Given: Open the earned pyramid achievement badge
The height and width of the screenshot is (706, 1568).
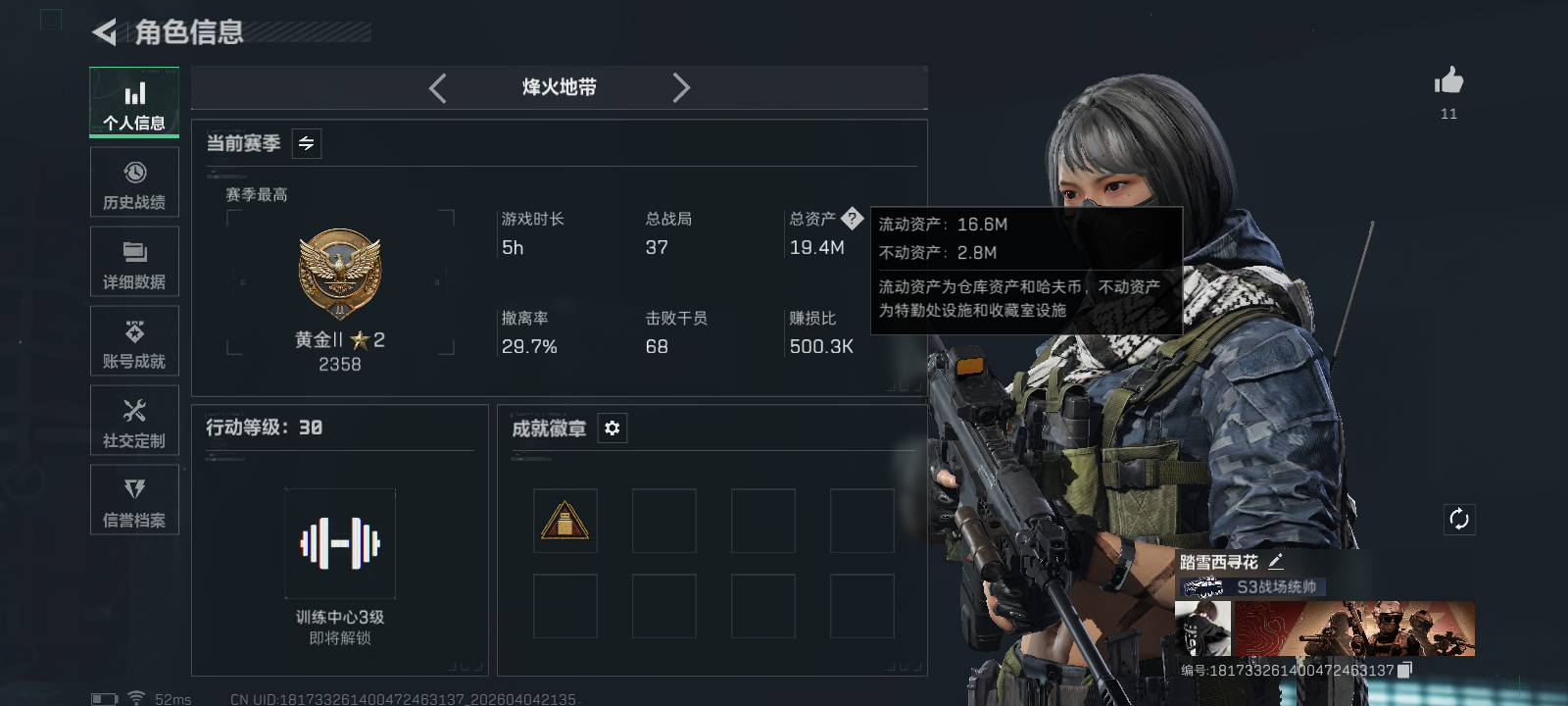Looking at the screenshot, I should point(565,520).
